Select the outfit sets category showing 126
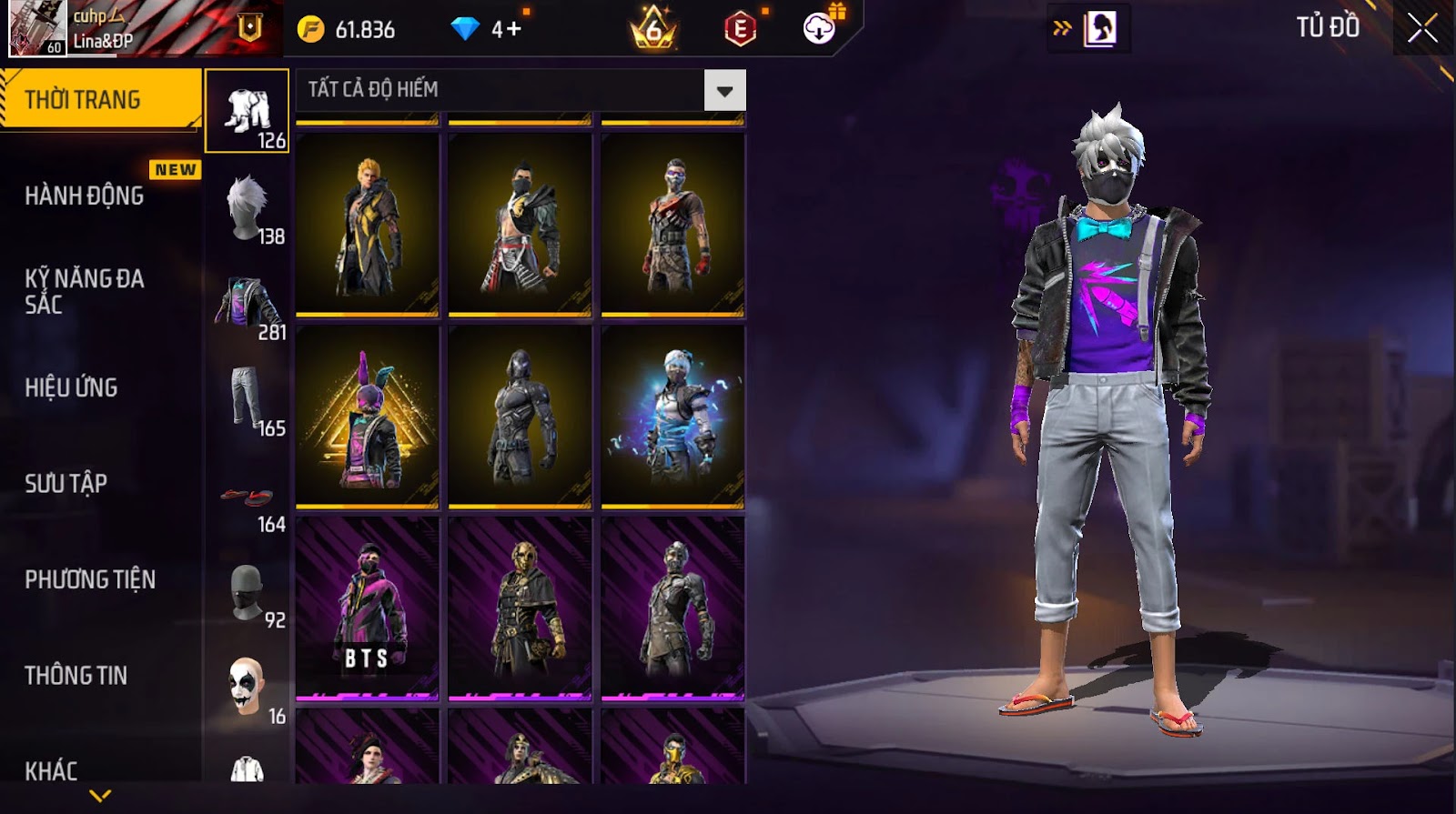Viewport: 1456px width, 814px height. 248,112
